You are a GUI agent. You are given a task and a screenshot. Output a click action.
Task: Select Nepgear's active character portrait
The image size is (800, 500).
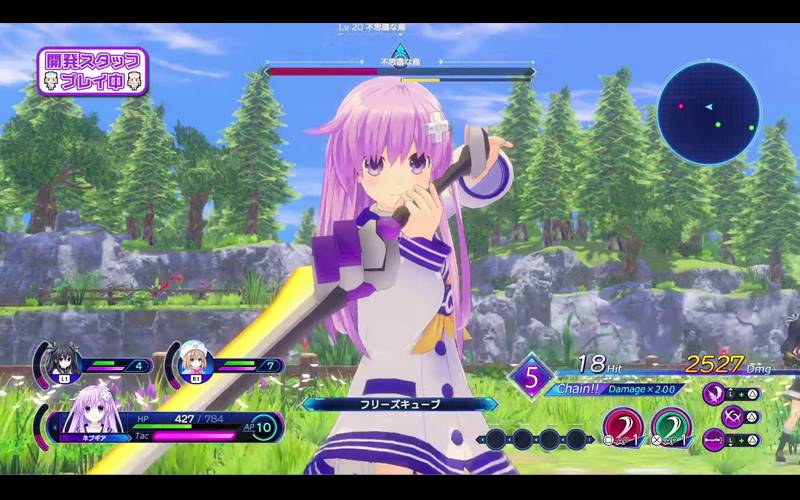[90, 422]
